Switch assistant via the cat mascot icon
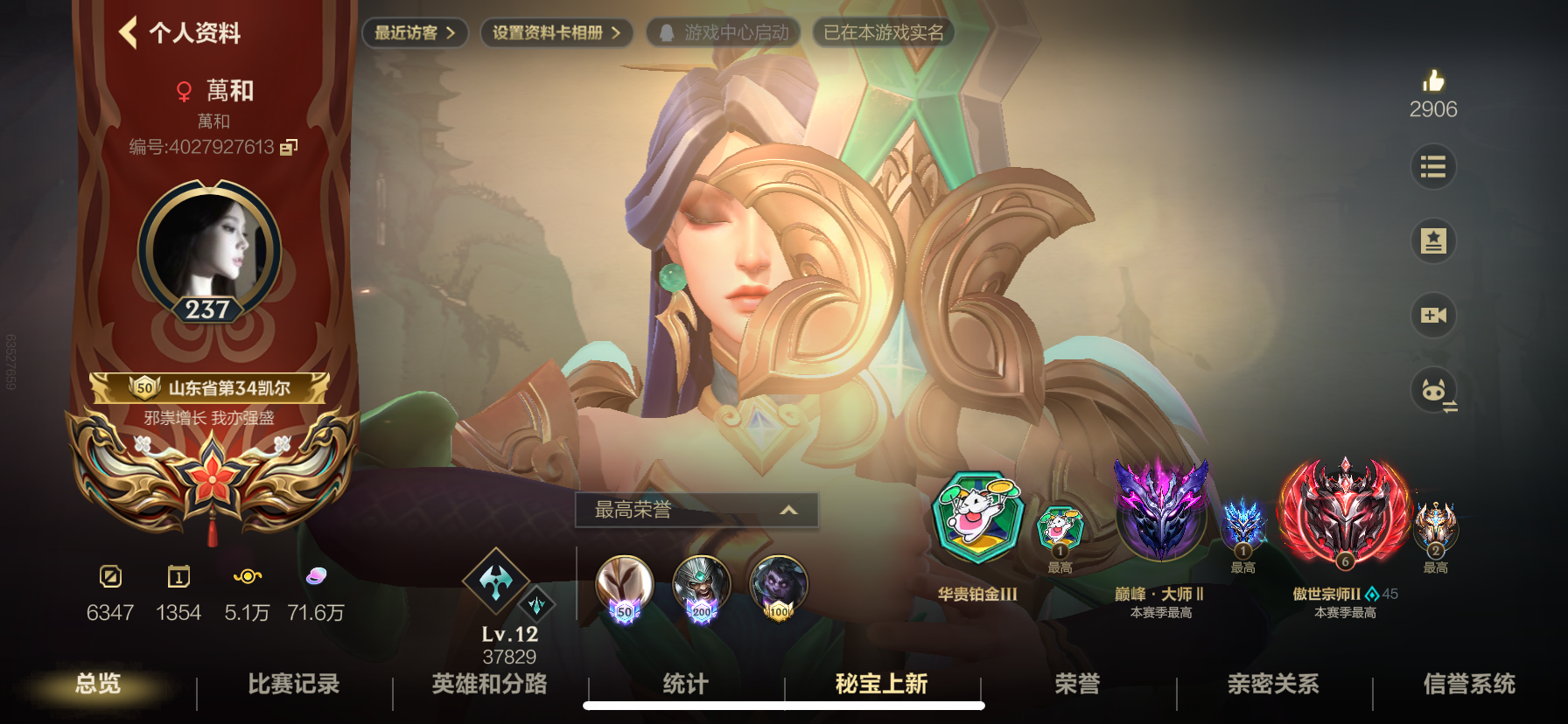The image size is (1568, 724). point(1431,391)
